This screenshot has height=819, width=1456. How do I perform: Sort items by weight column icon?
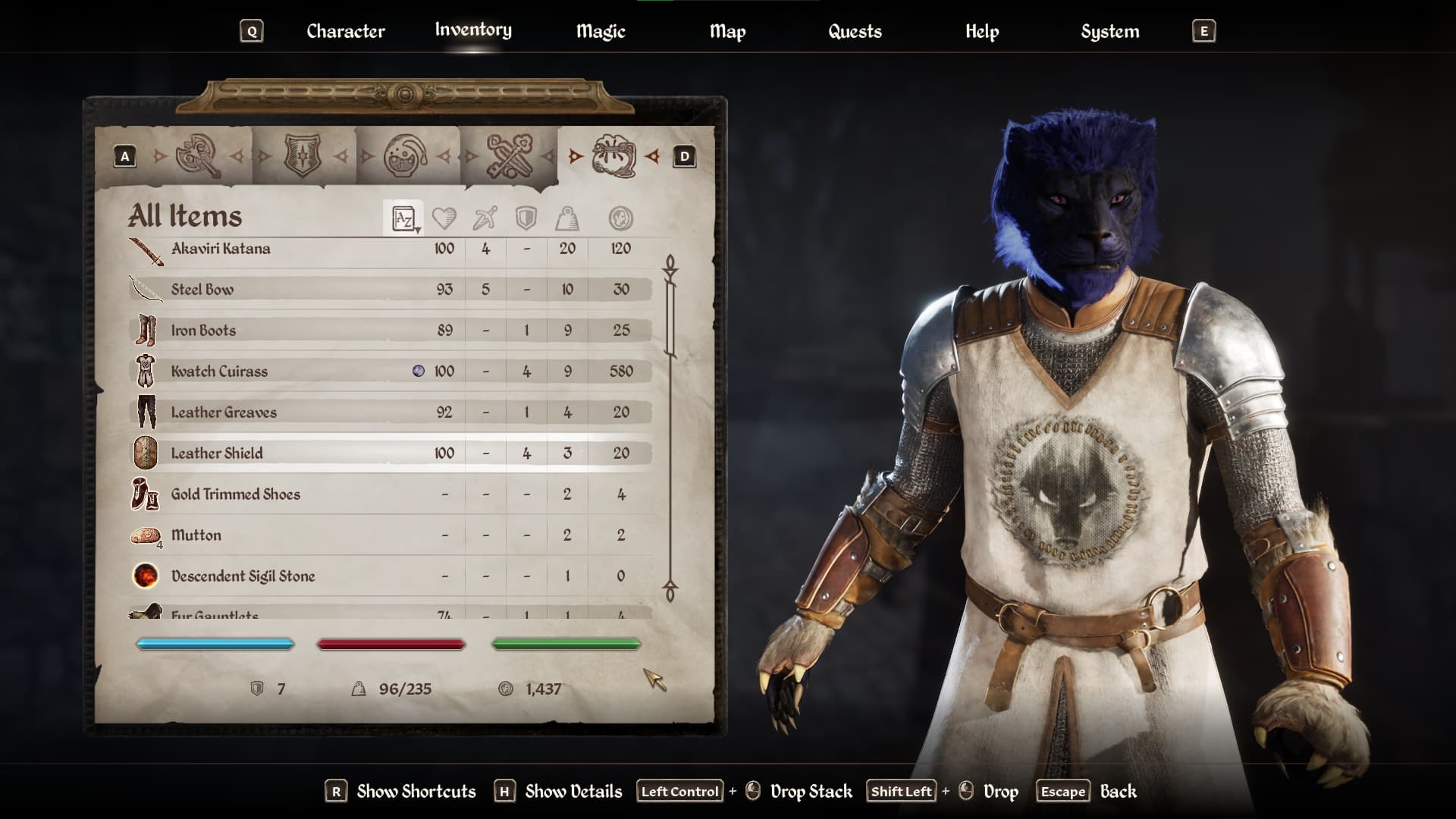[x=567, y=219]
